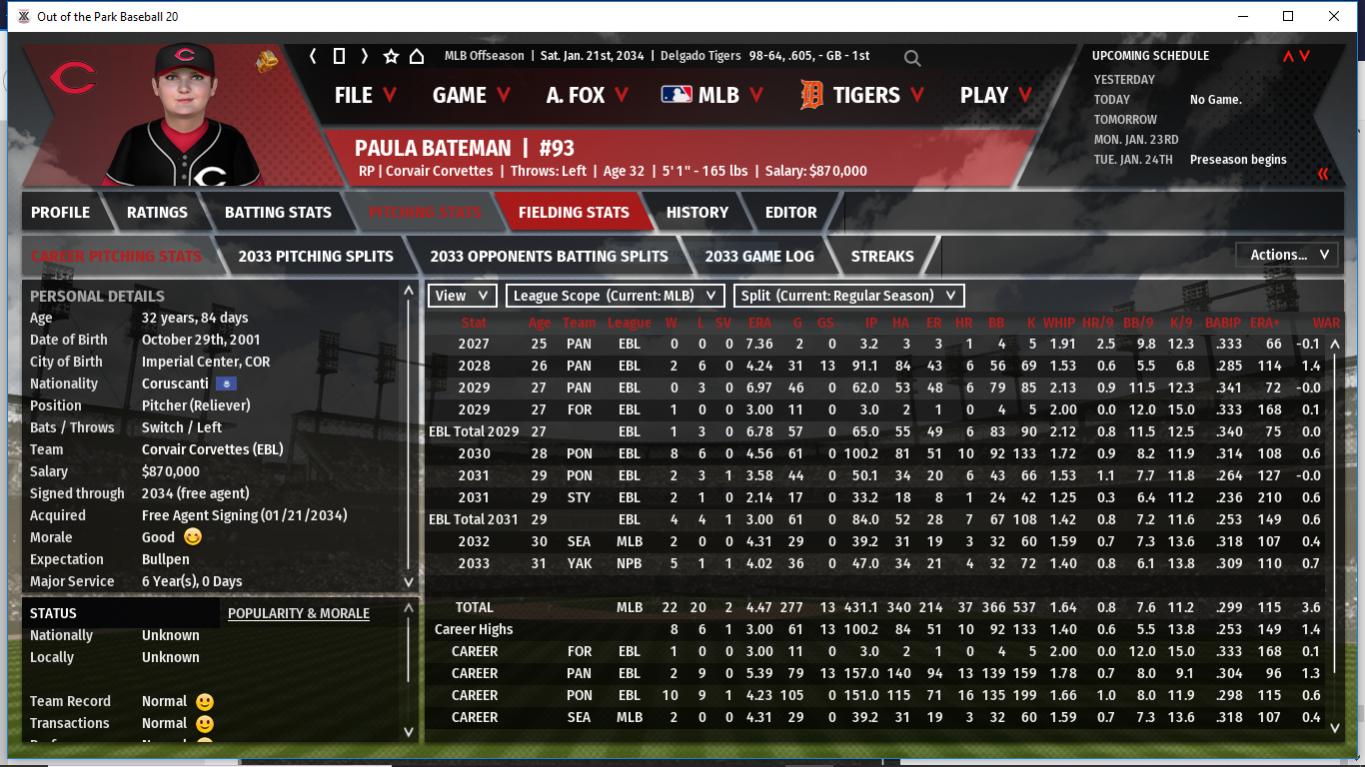Image resolution: width=1365 pixels, height=767 pixels.
Task: Switch to the RATINGS tab
Action: click(x=157, y=212)
